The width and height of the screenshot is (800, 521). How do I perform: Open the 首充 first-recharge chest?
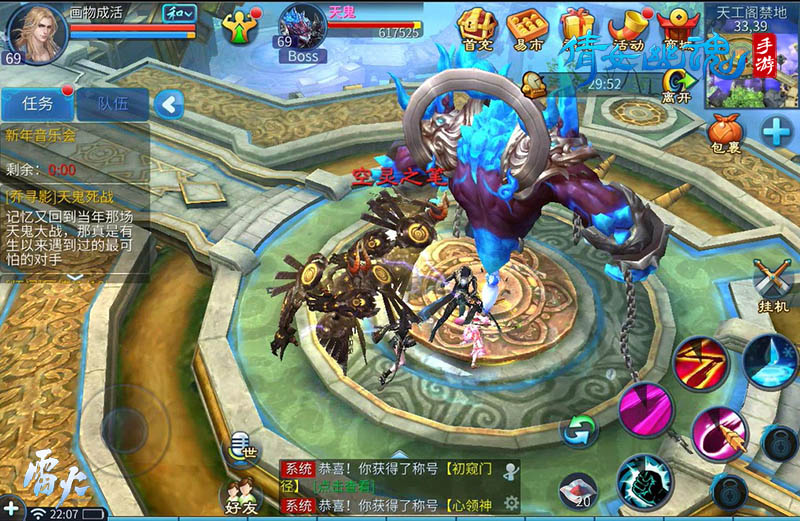pos(477,27)
